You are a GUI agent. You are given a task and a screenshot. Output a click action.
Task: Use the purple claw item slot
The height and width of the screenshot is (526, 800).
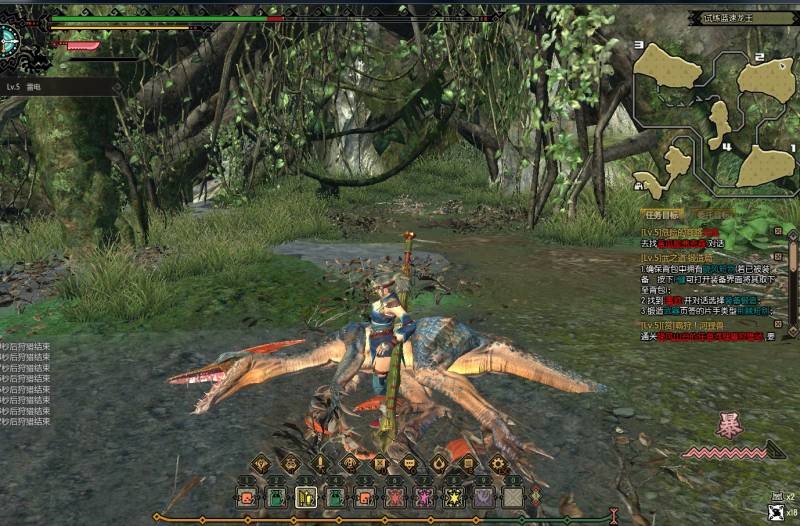pos(484,496)
